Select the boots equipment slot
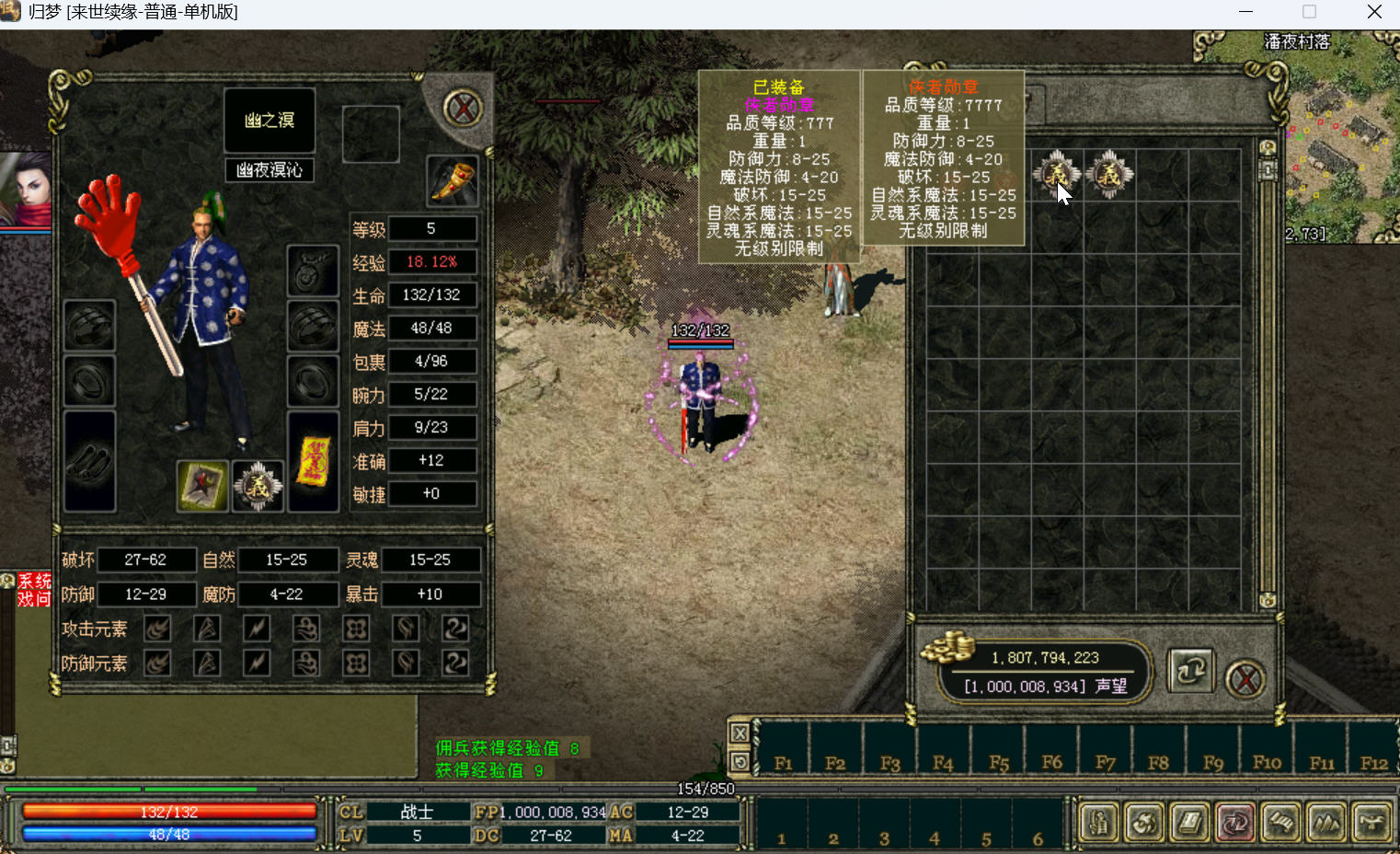1400x854 pixels. coord(90,461)
